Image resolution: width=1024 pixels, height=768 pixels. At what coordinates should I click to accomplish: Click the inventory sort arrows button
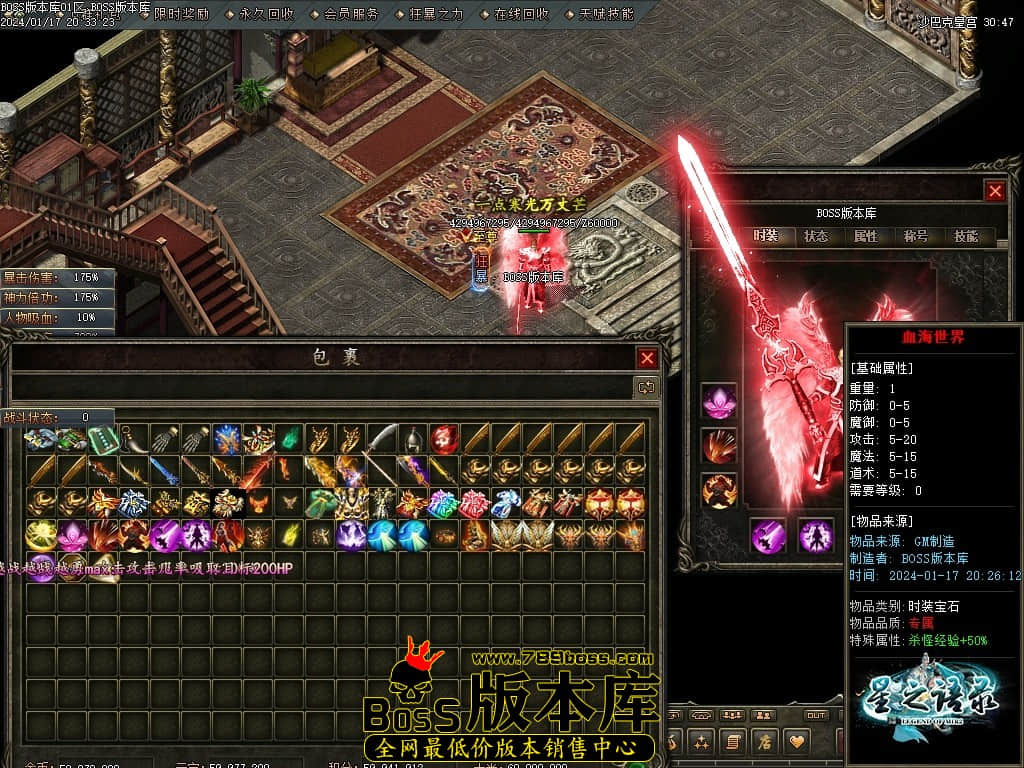click(x=647, y=387)
